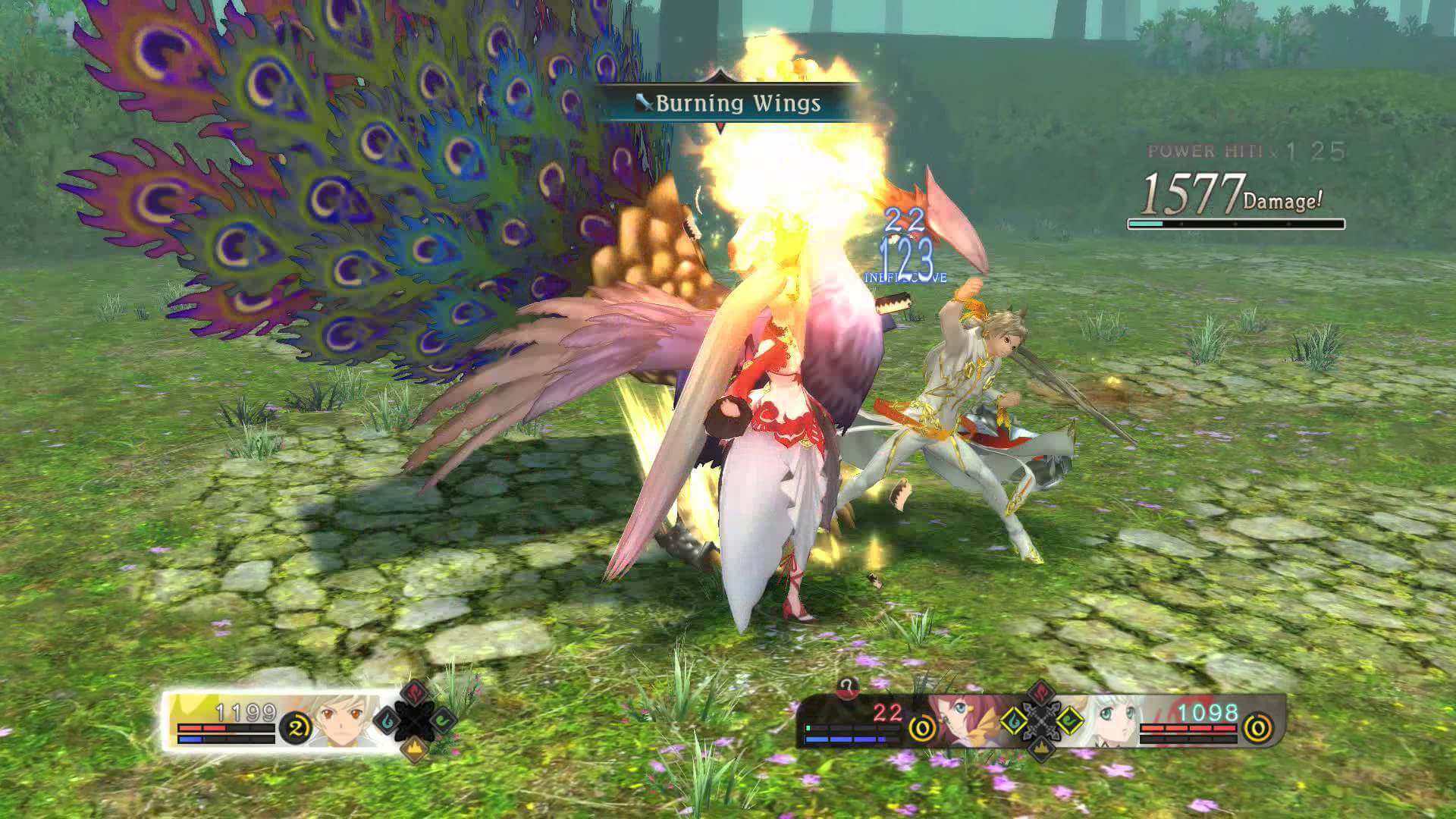
Task: Choose the green wind seraph icon beside Sorey
Action: (443, 721)
